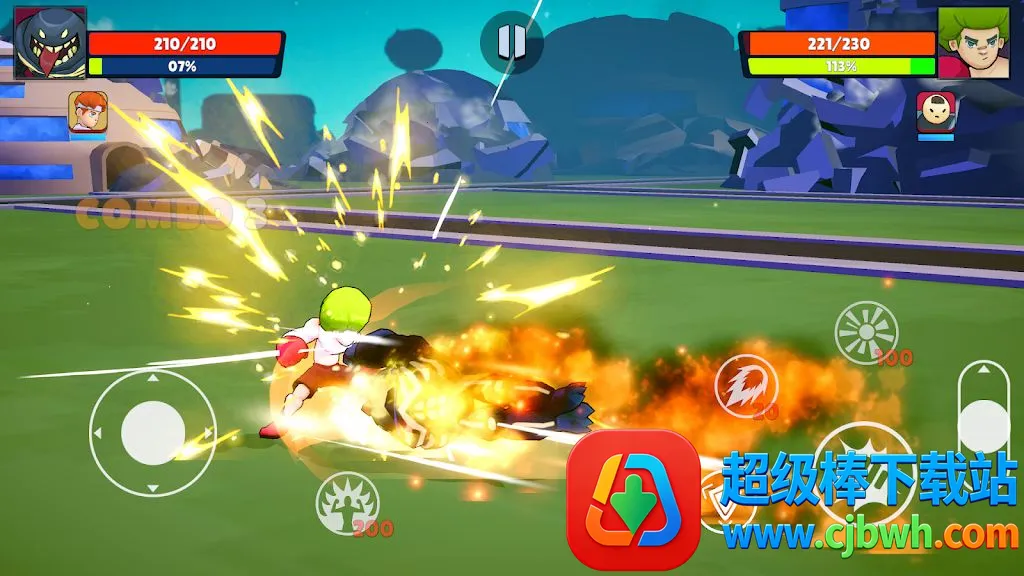Screen dimensions: 1024x576
Task: Switch to the orange-haired teammate portrait
Action: click(x=88, y=111)
